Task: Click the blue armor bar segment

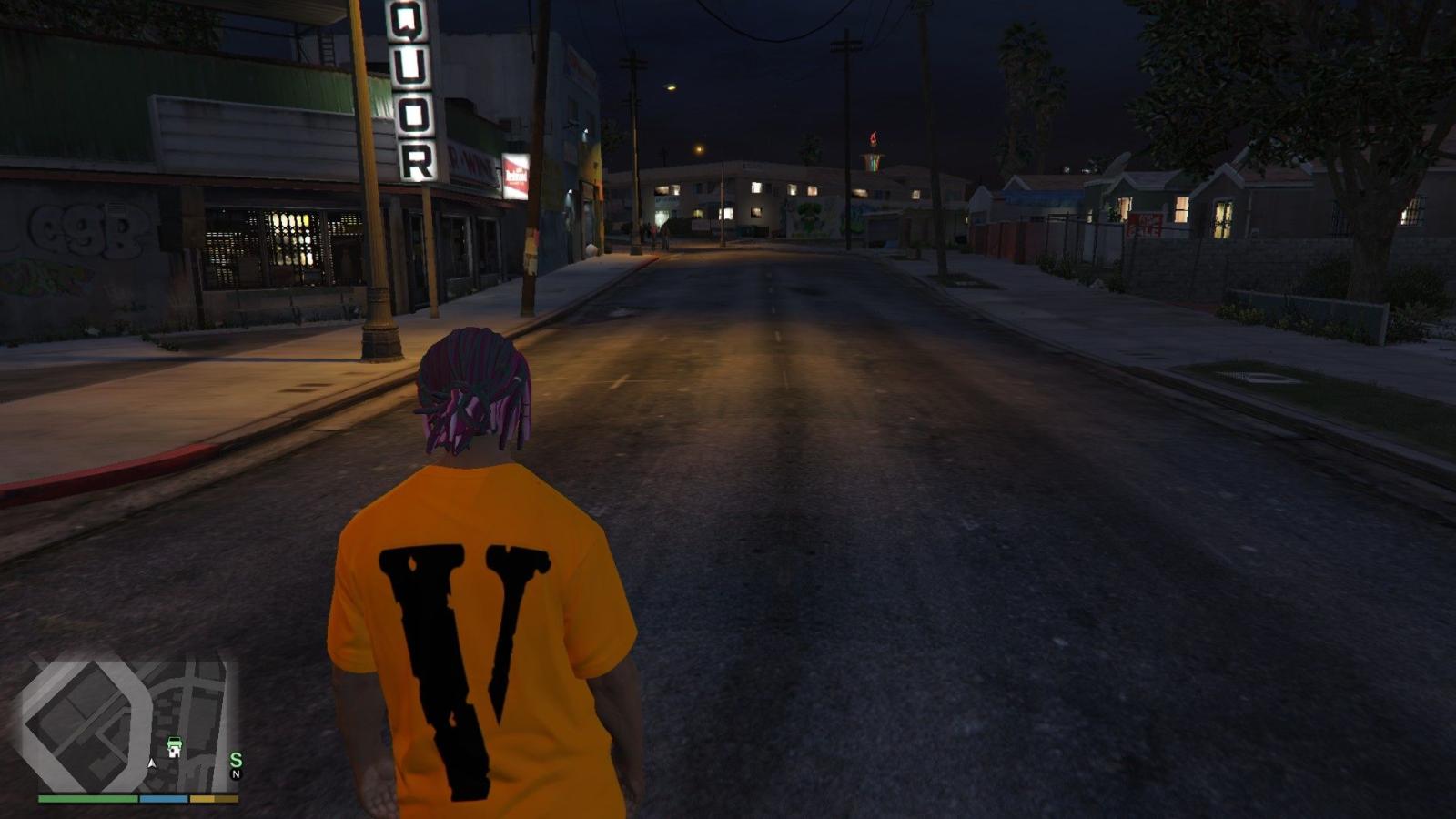Action: pyautogui.click(x=162, y=798)
